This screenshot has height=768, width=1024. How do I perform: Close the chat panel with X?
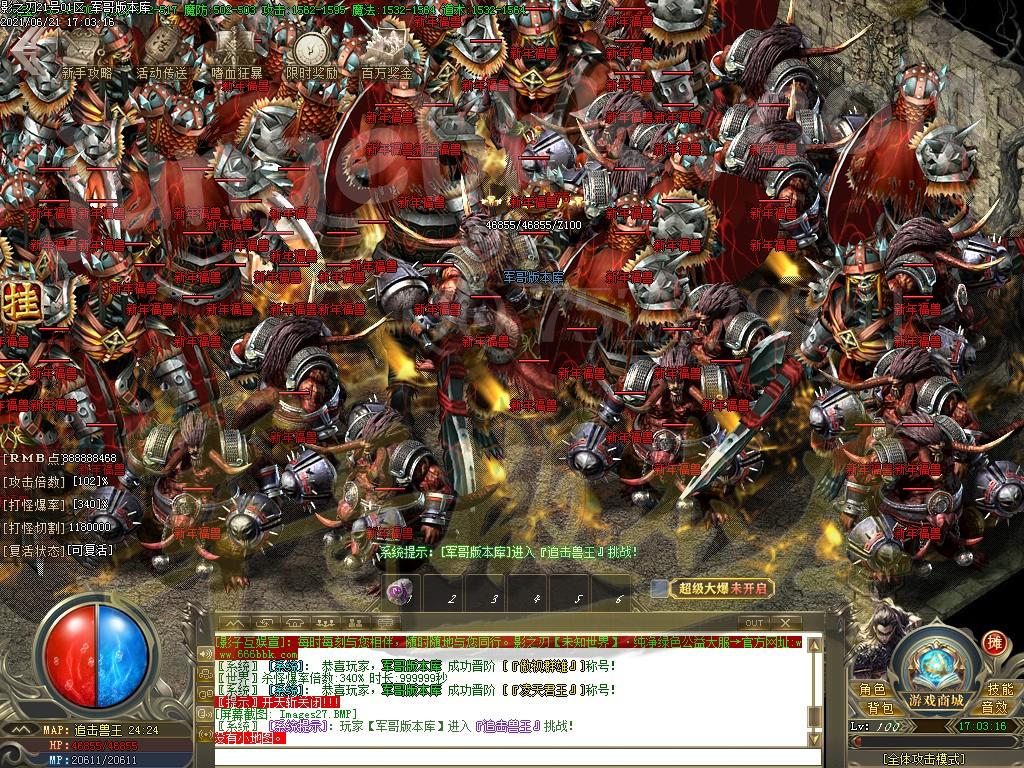pyautogui.click(x=785, y=623)
